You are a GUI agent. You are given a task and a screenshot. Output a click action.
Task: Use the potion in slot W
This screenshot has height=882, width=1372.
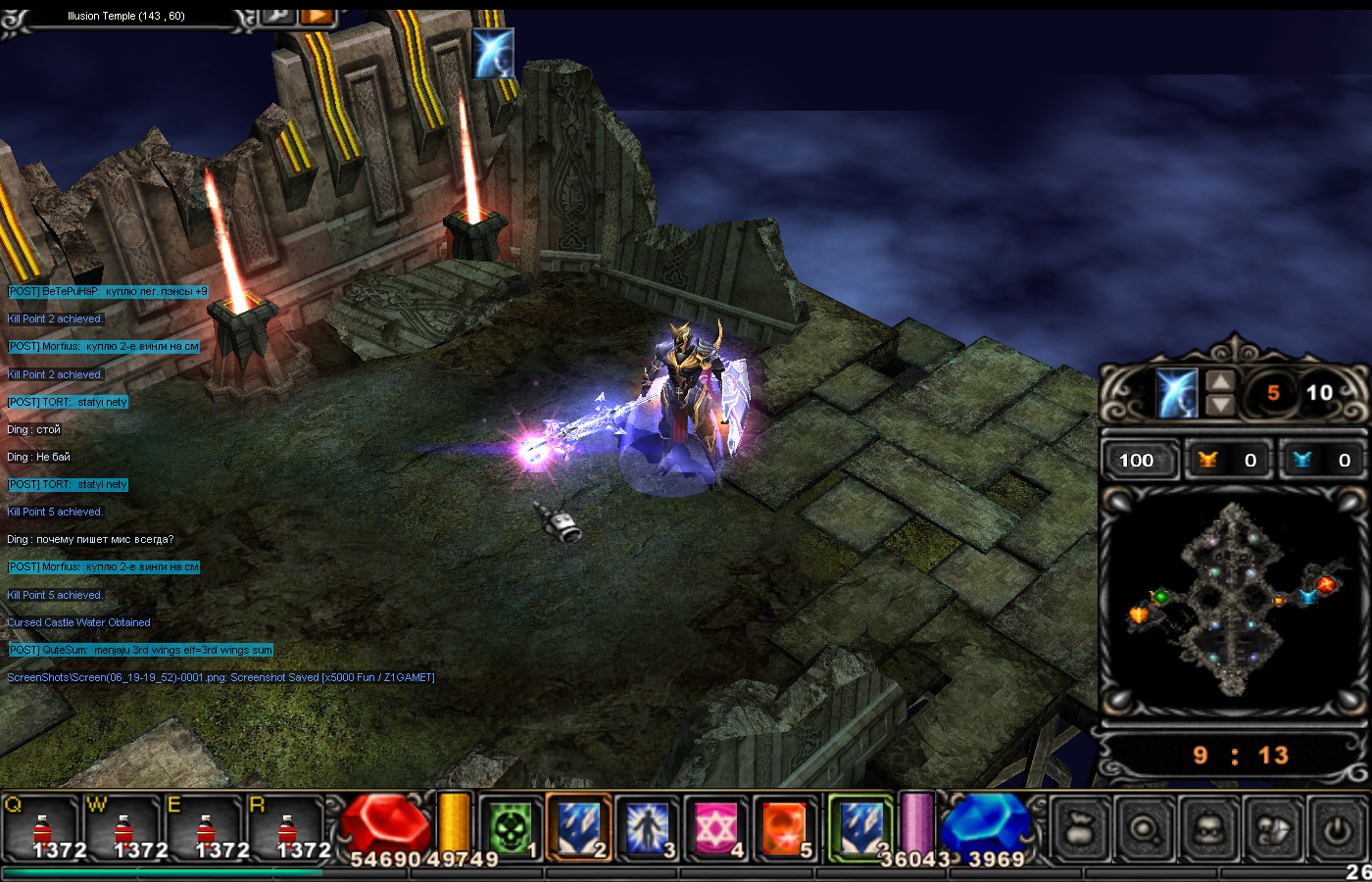pyautogui.click(x=122, y=828)
